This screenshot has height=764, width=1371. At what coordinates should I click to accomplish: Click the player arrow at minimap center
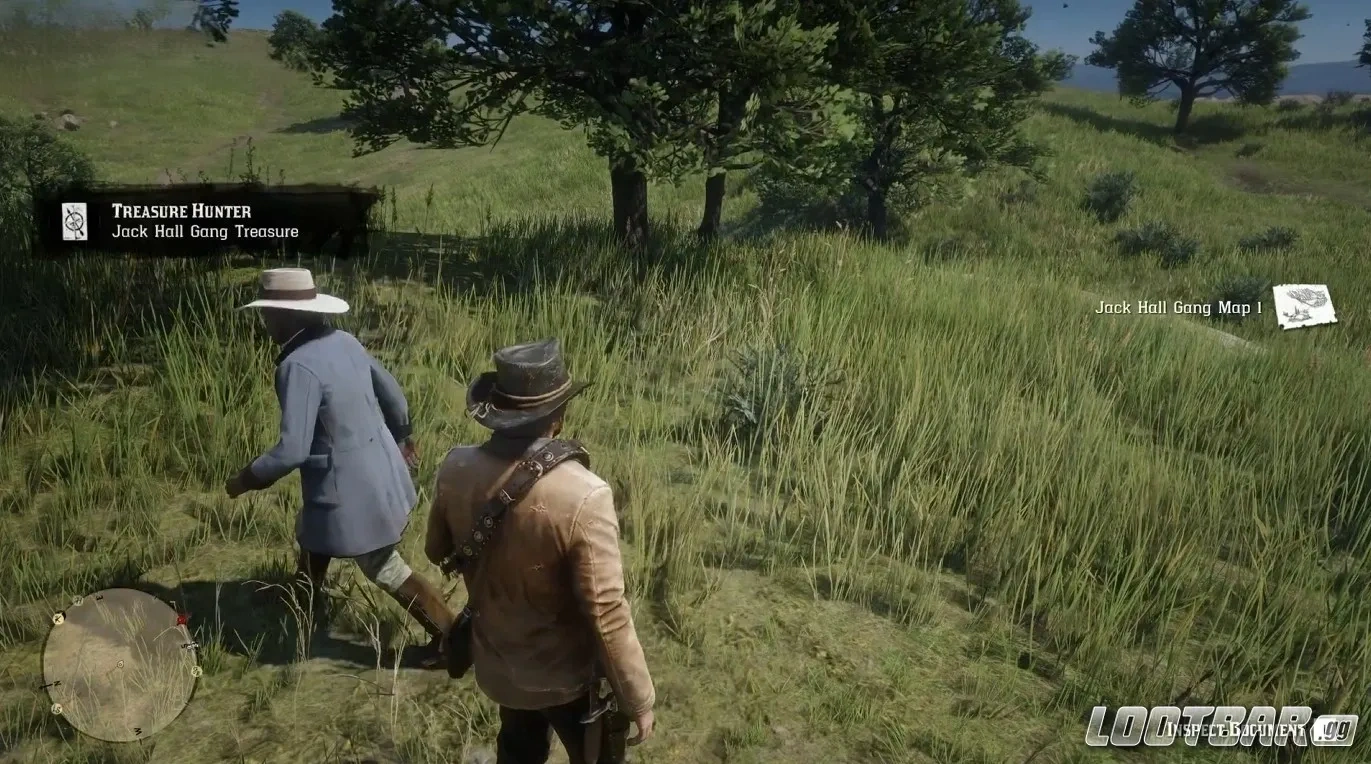tap(119, 664)
